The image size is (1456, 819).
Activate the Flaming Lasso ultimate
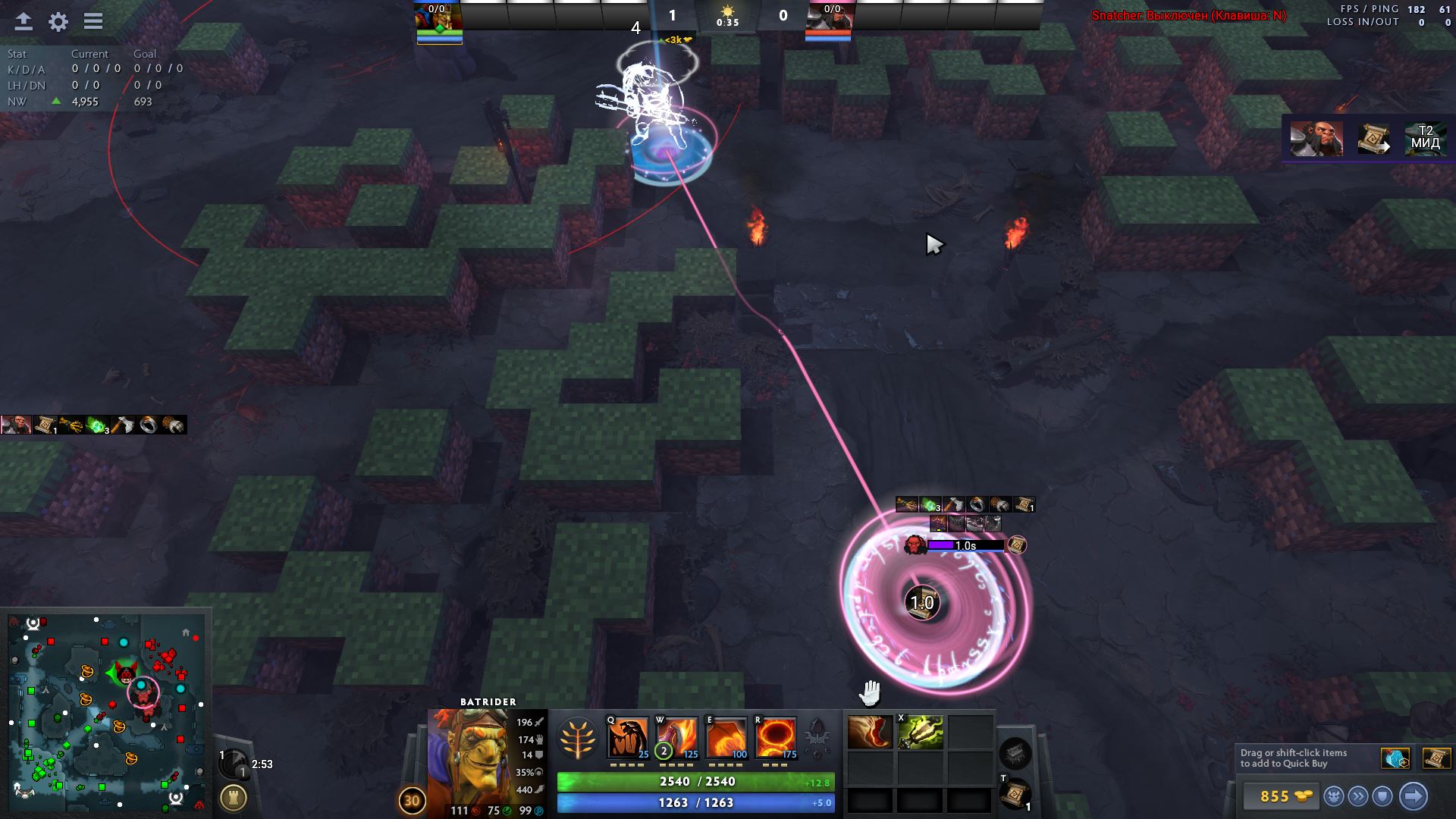click(775, 736)
